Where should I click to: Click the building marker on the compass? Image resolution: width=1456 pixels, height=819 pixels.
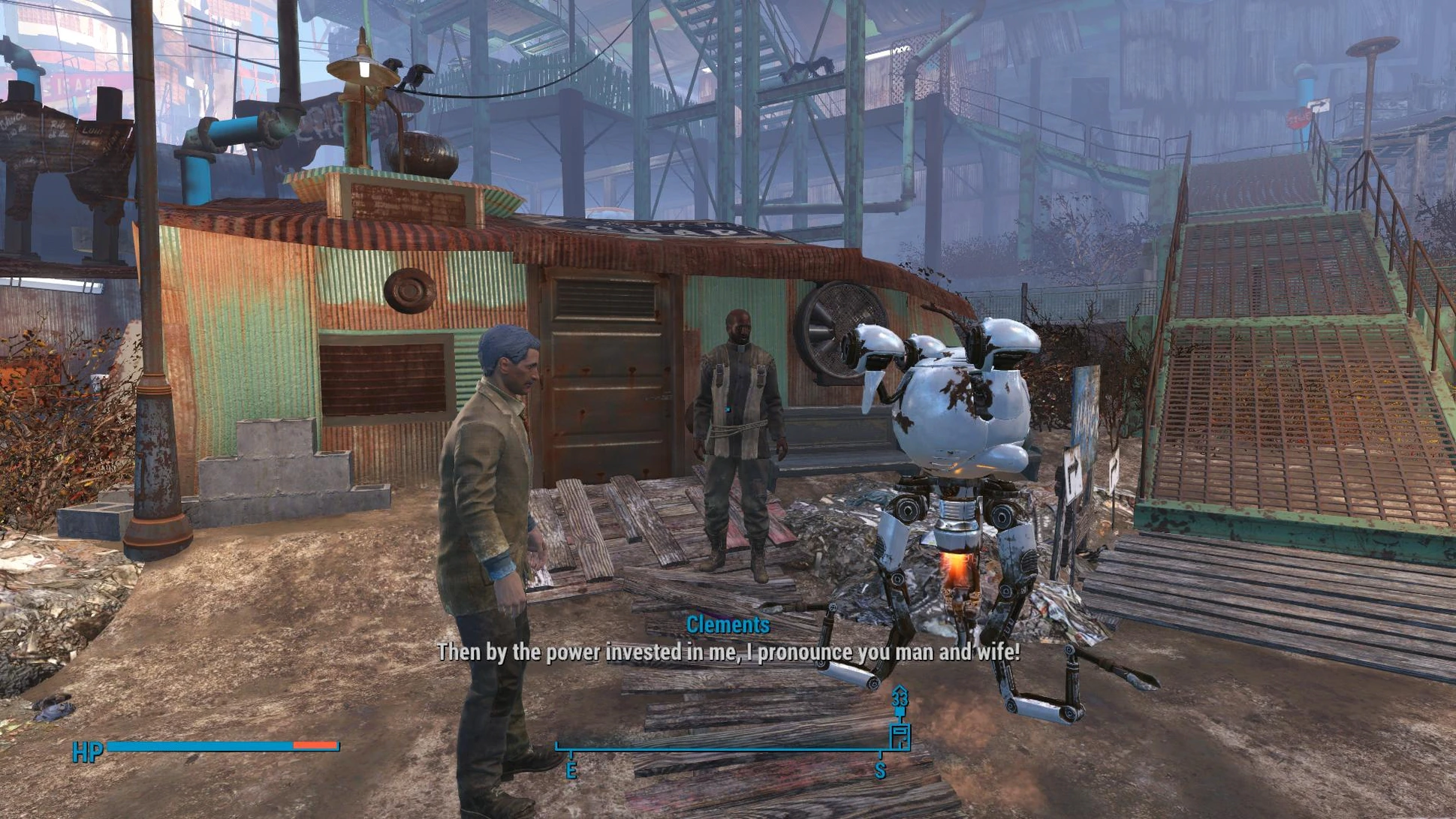tap(900, 735)
